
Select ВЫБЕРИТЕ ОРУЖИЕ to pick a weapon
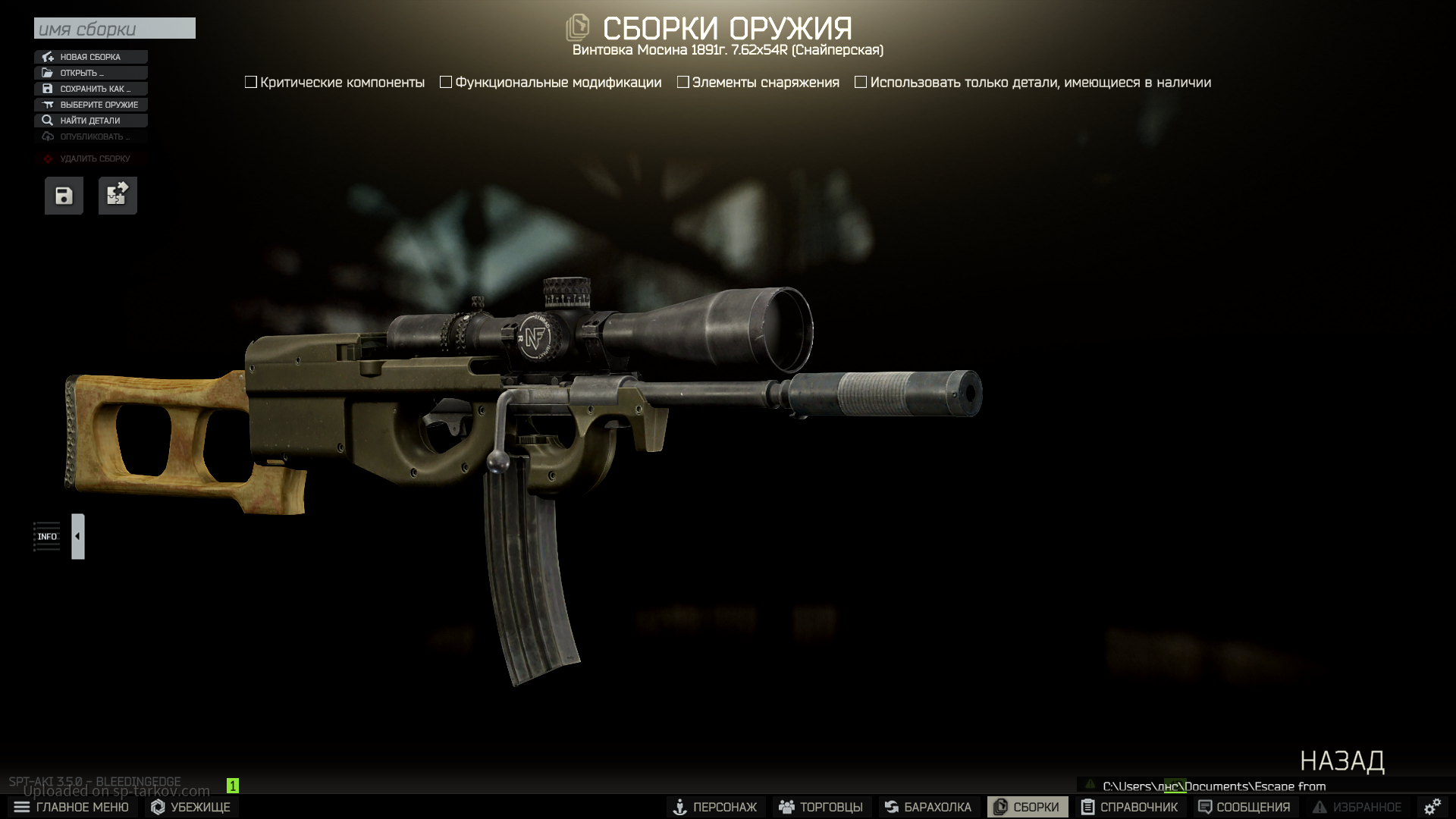point(90,105)
